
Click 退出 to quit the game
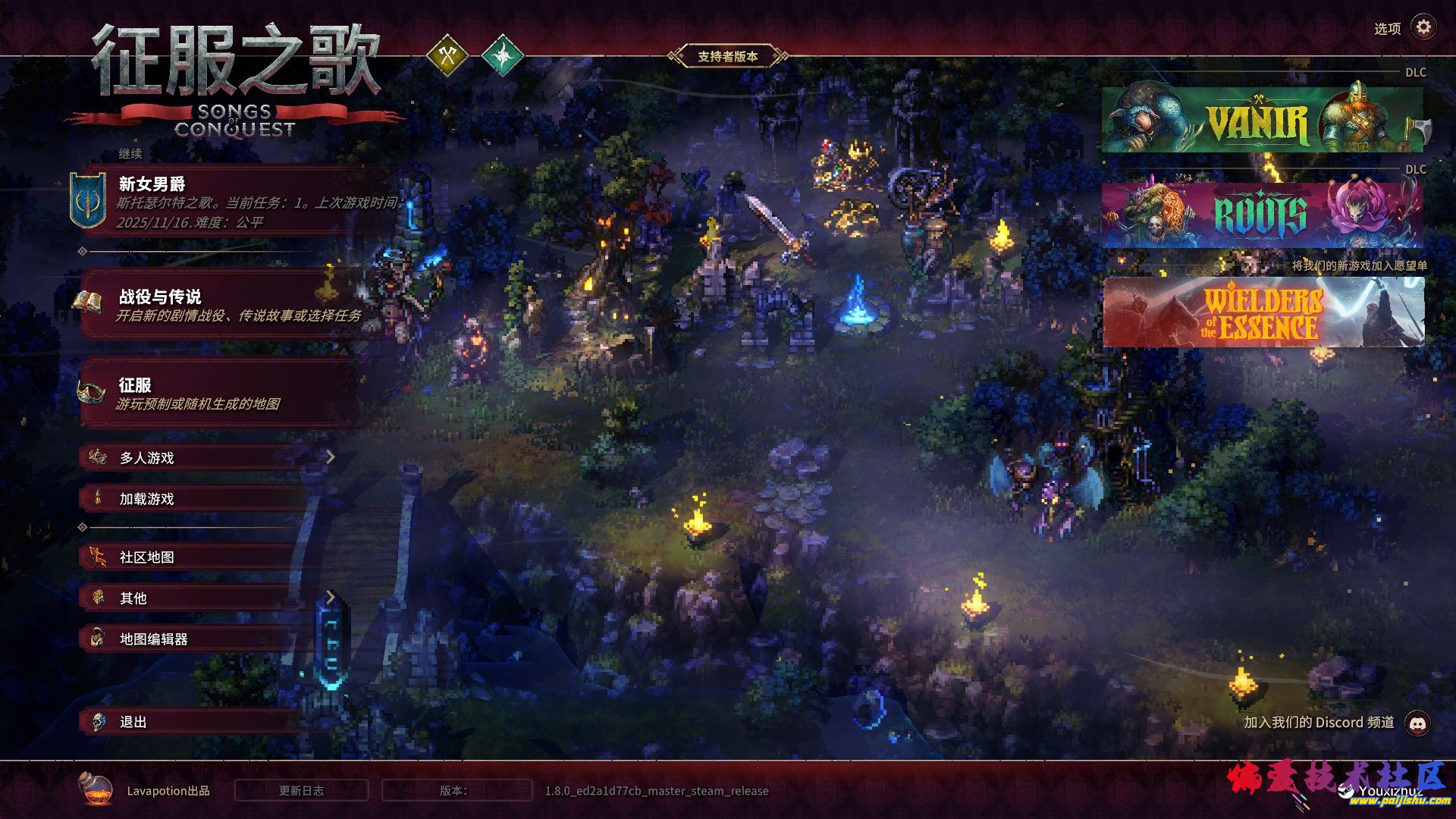point(190,722)
